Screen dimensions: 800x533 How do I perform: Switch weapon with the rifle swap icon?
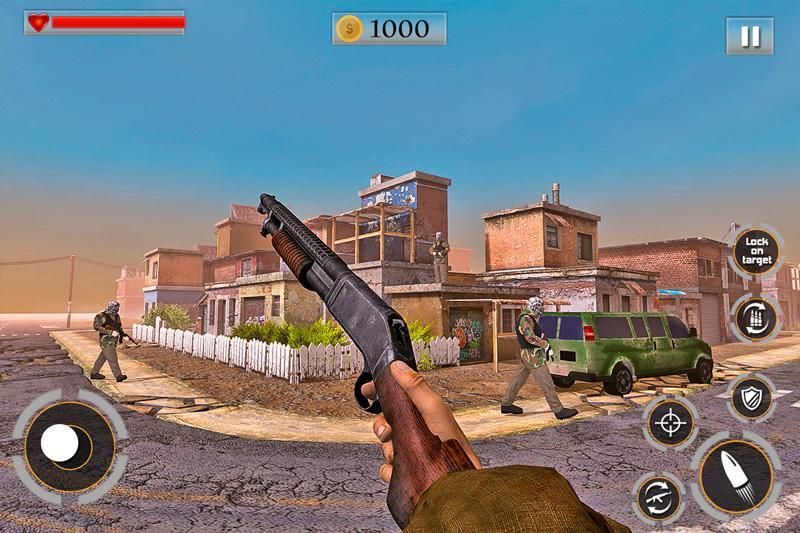tap(658, 497)
